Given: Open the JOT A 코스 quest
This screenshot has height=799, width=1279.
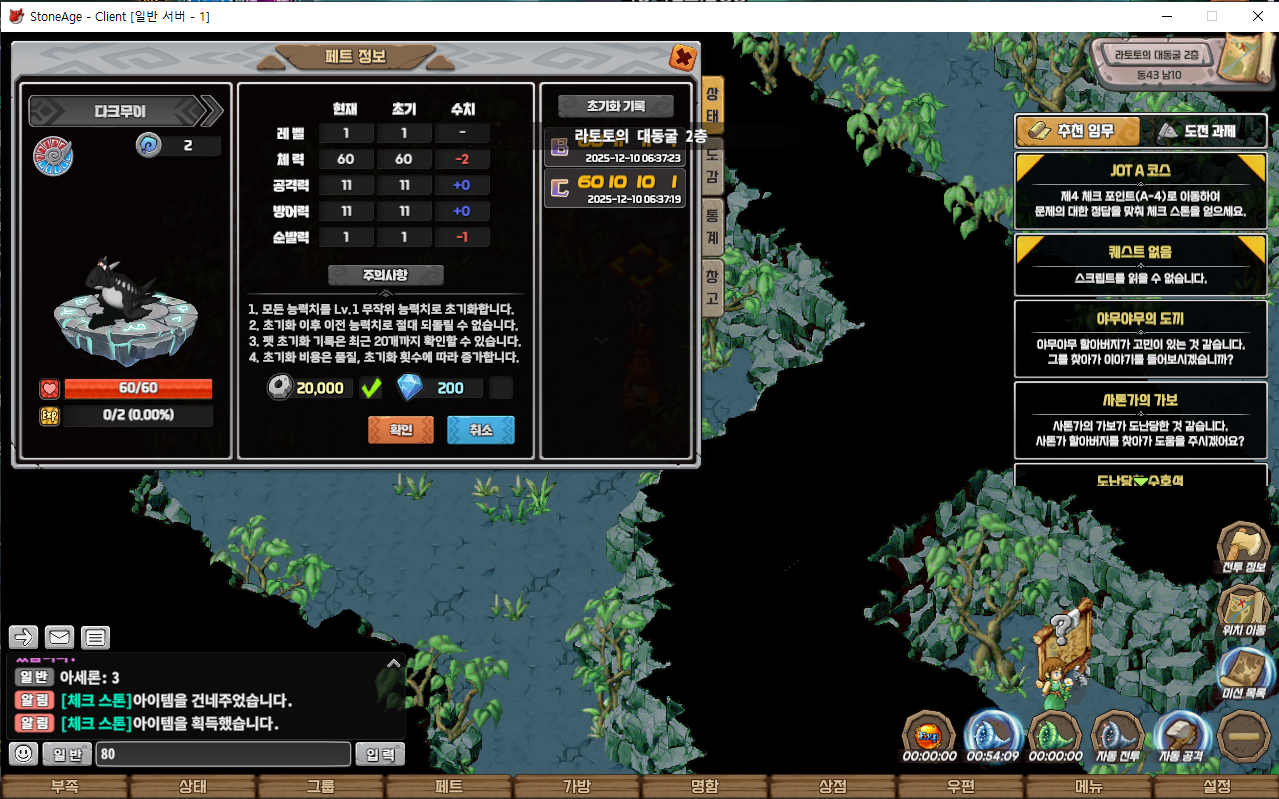Looking at the screenshot, I should pyautogui.click(x=1140, y=190).
